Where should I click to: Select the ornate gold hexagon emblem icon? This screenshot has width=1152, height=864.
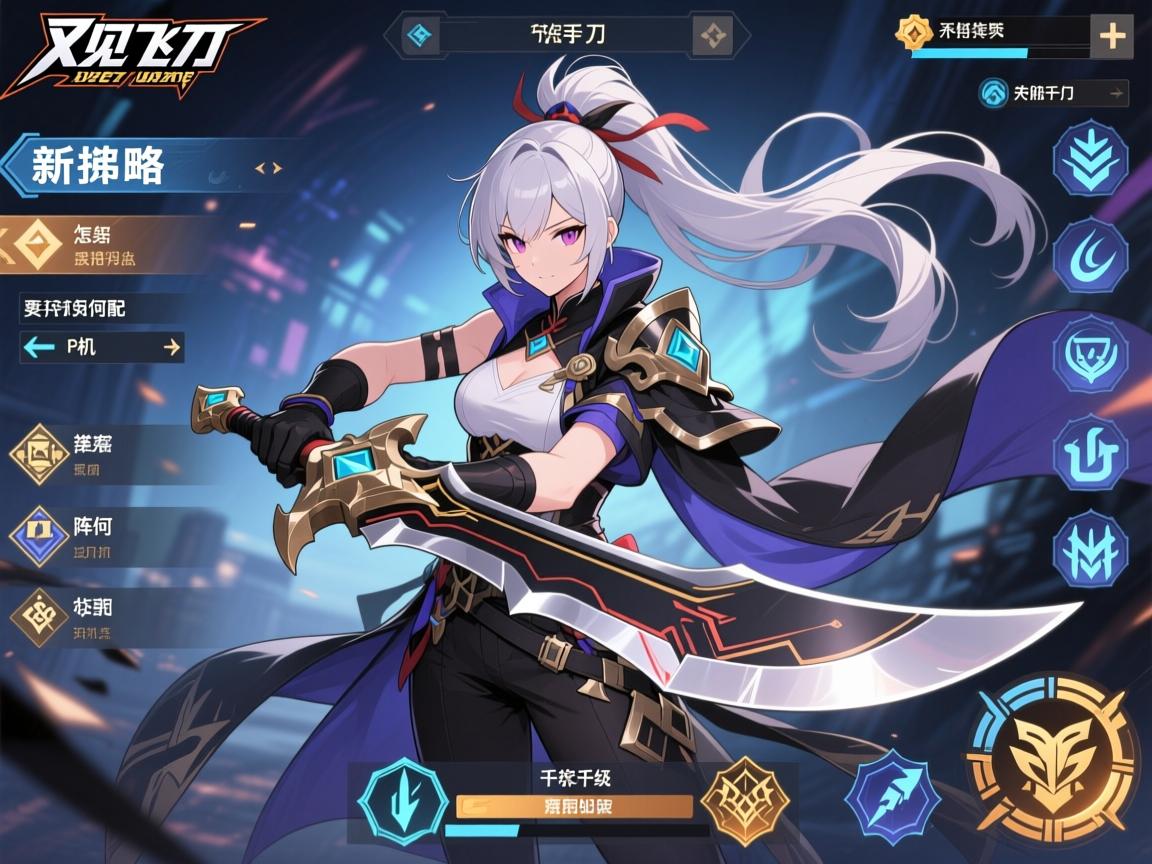click(x=745, y=800)
